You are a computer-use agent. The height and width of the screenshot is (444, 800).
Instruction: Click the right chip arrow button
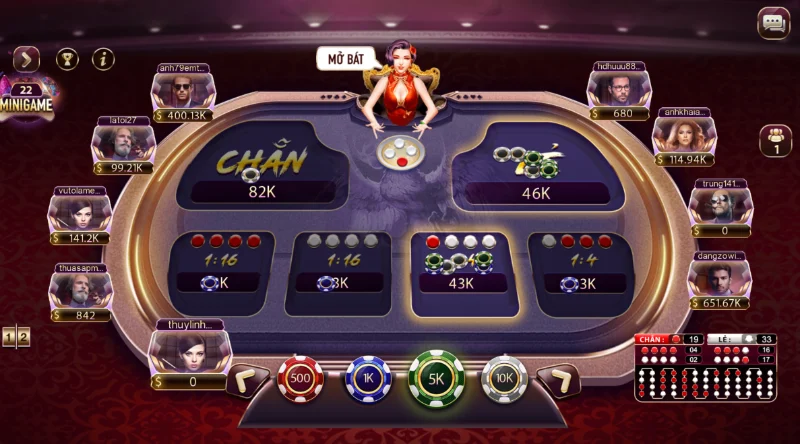tap(557, 380)
